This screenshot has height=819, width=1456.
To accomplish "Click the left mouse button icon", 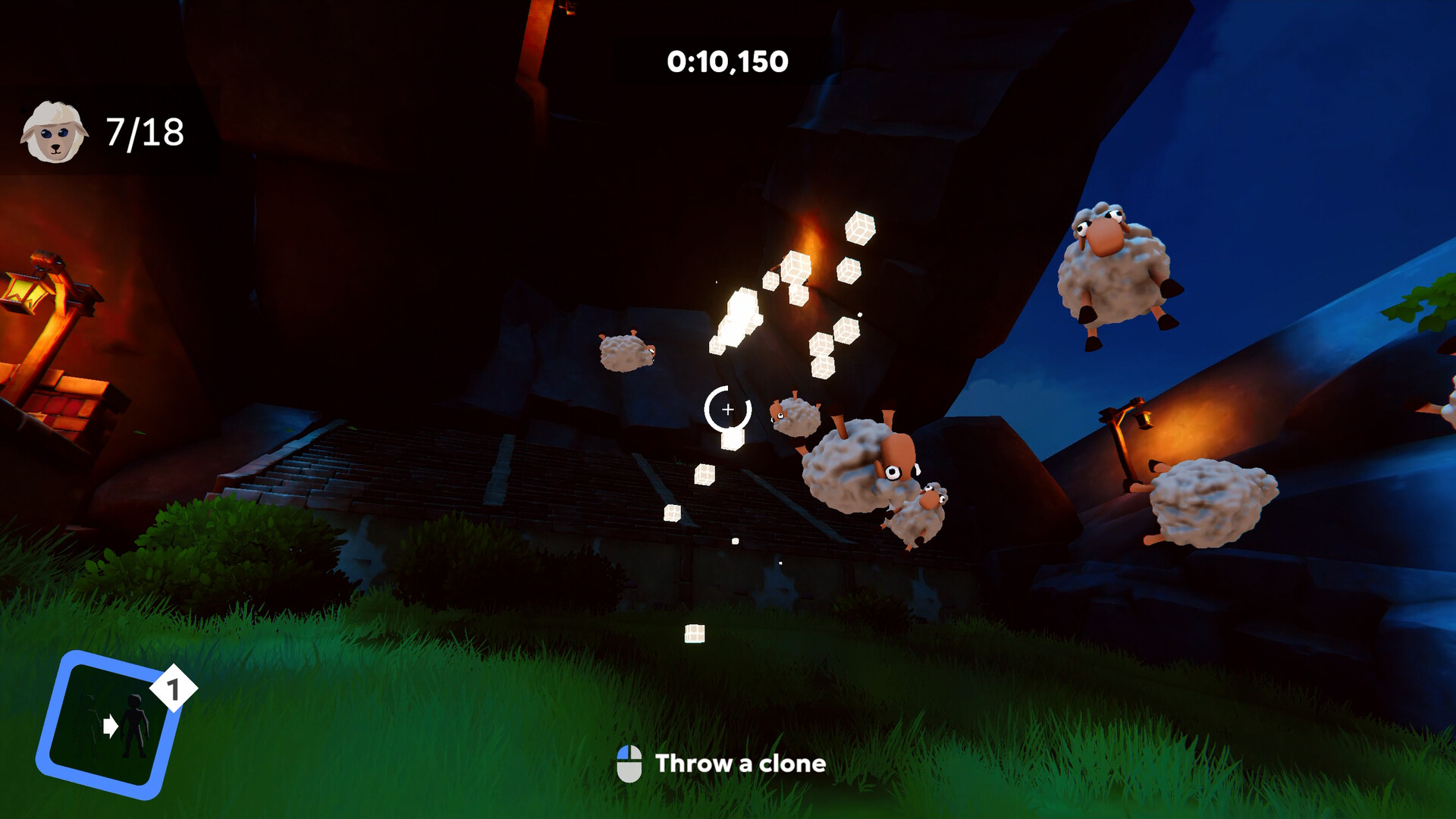I will (x=629, y=764).
